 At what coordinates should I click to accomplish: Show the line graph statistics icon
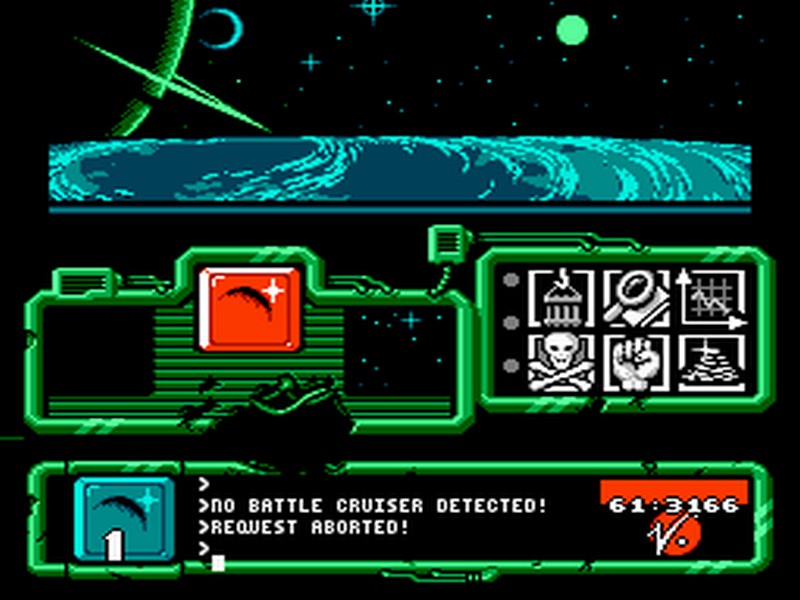pyautogui.click(x=712, y=298)
